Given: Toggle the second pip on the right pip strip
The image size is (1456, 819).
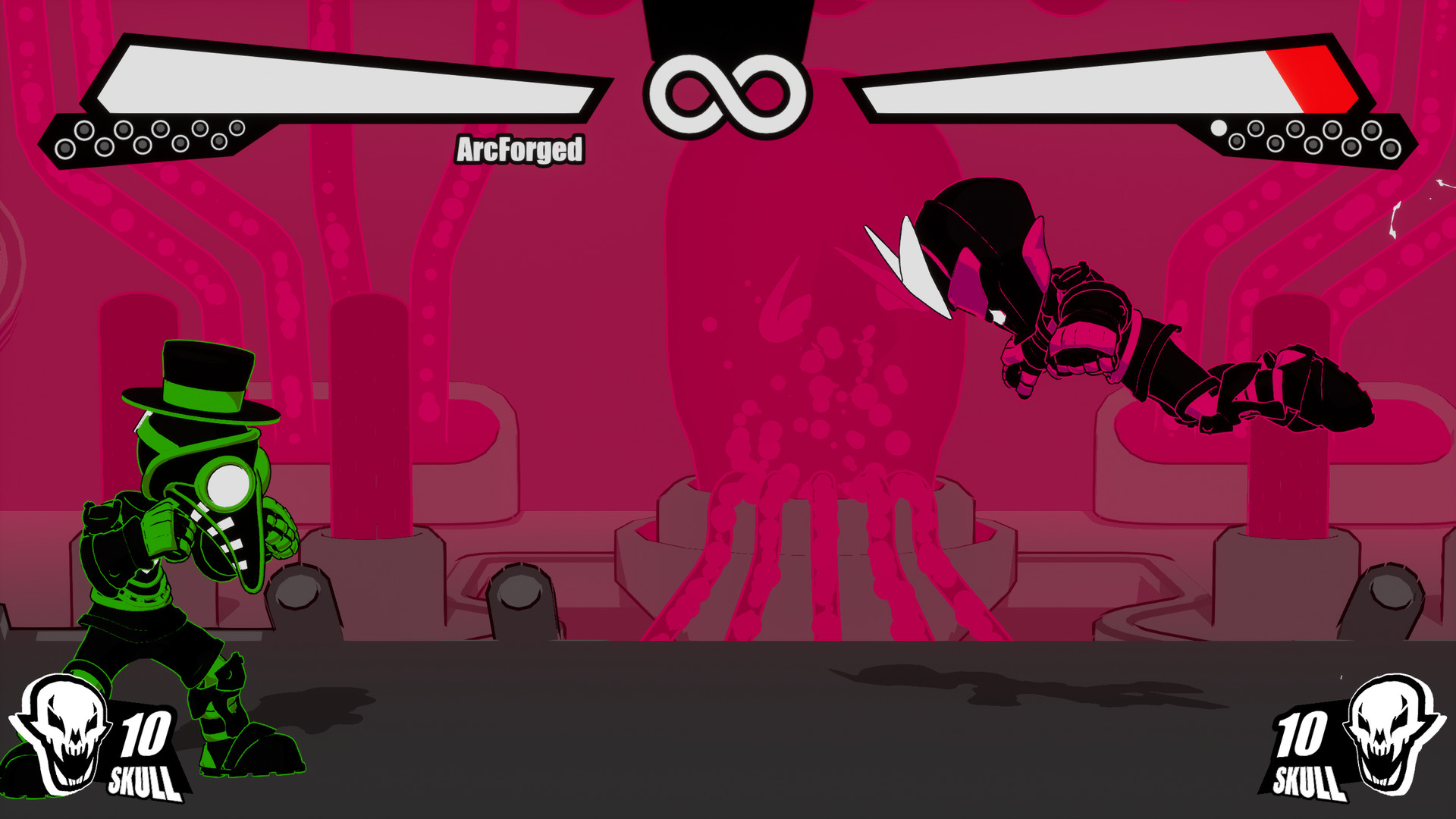Looking at the screenshot, I should click(x=1238, y=142).
